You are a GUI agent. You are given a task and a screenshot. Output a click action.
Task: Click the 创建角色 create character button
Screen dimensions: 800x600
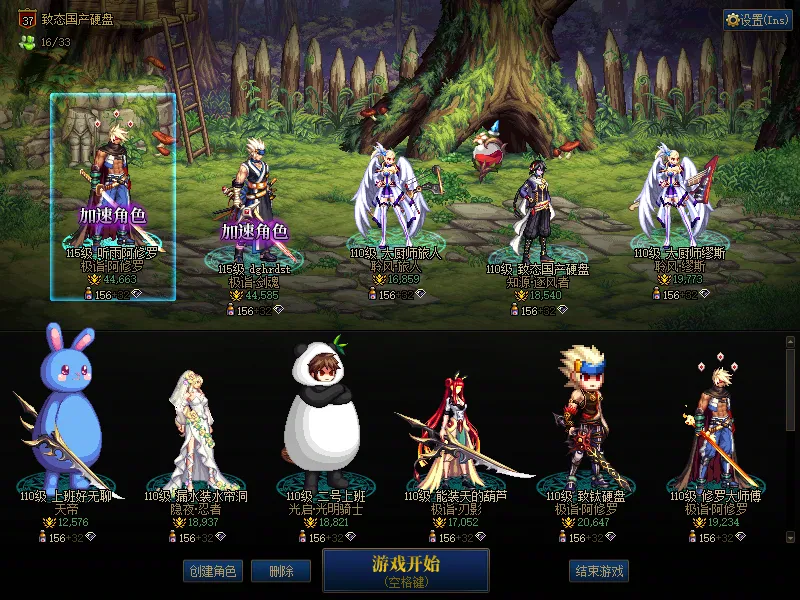click(x=212, y=571)
